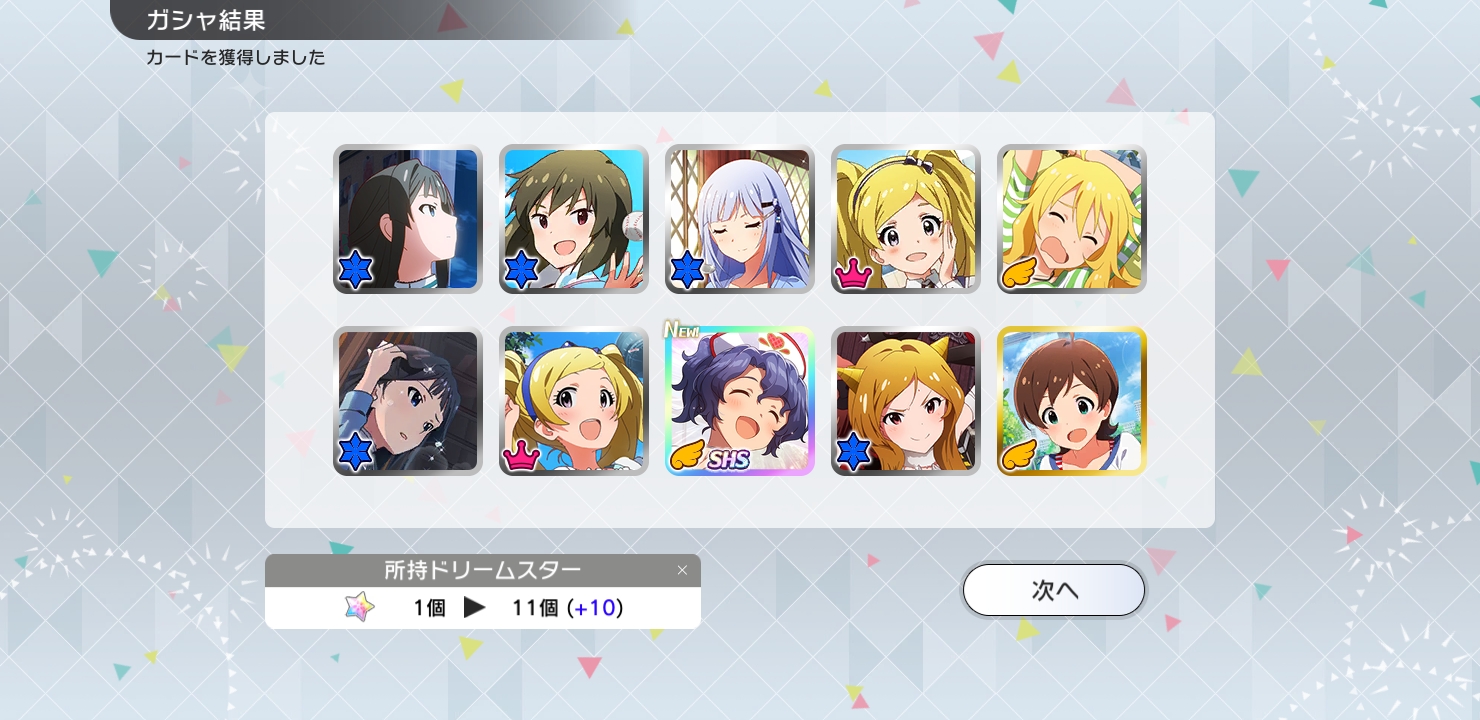
Task: Open the blonde girl with black headband card
Action: 906,219
